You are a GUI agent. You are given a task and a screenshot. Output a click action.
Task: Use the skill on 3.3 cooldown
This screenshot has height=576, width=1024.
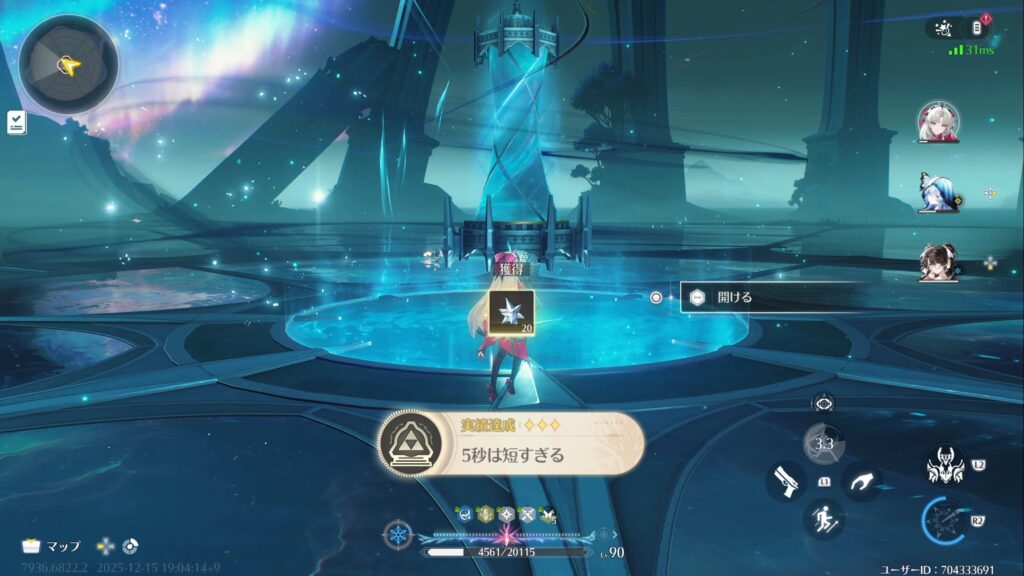pyautogui.click(x=823, y=444)
